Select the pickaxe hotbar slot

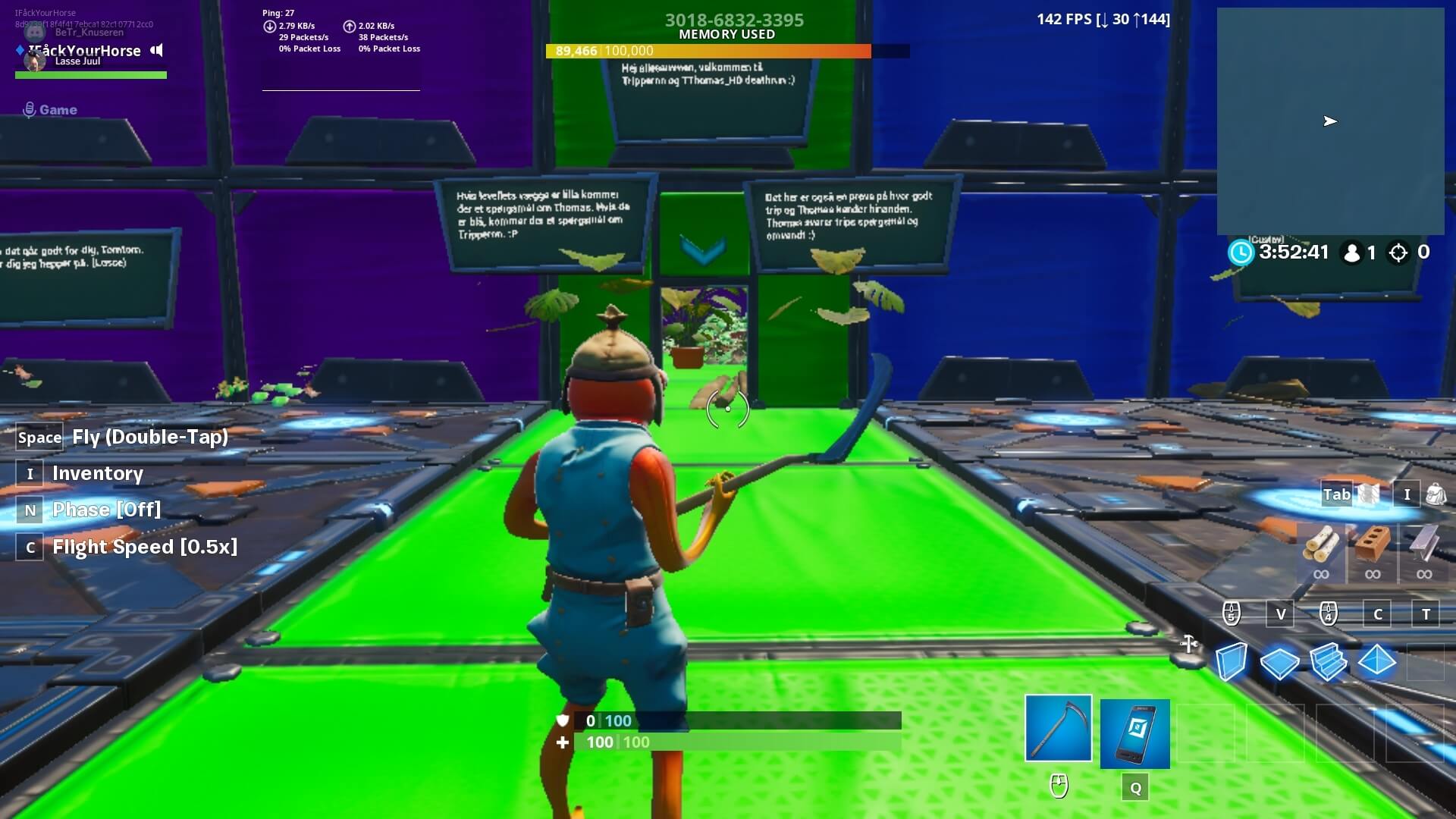pyautogui.click(x=1059, y=728)
